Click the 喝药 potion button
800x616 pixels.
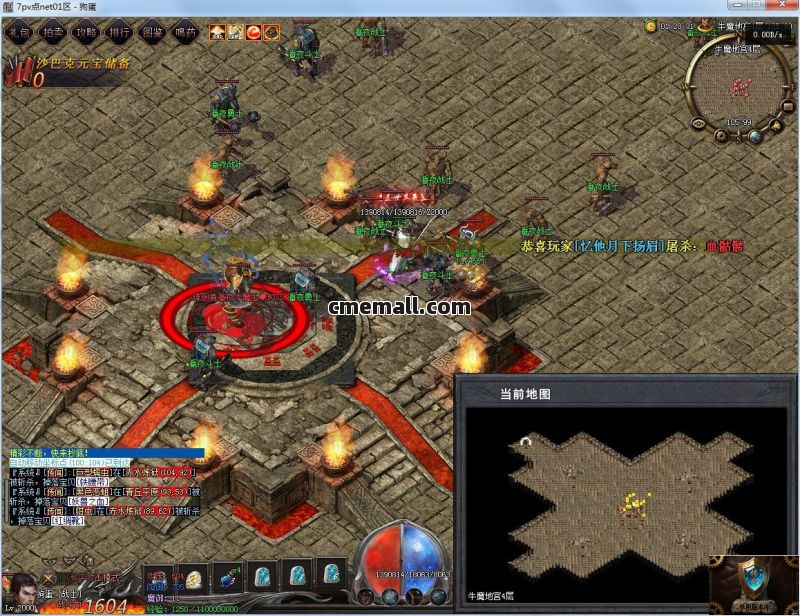pyautogui.click(x=185, y=32)
